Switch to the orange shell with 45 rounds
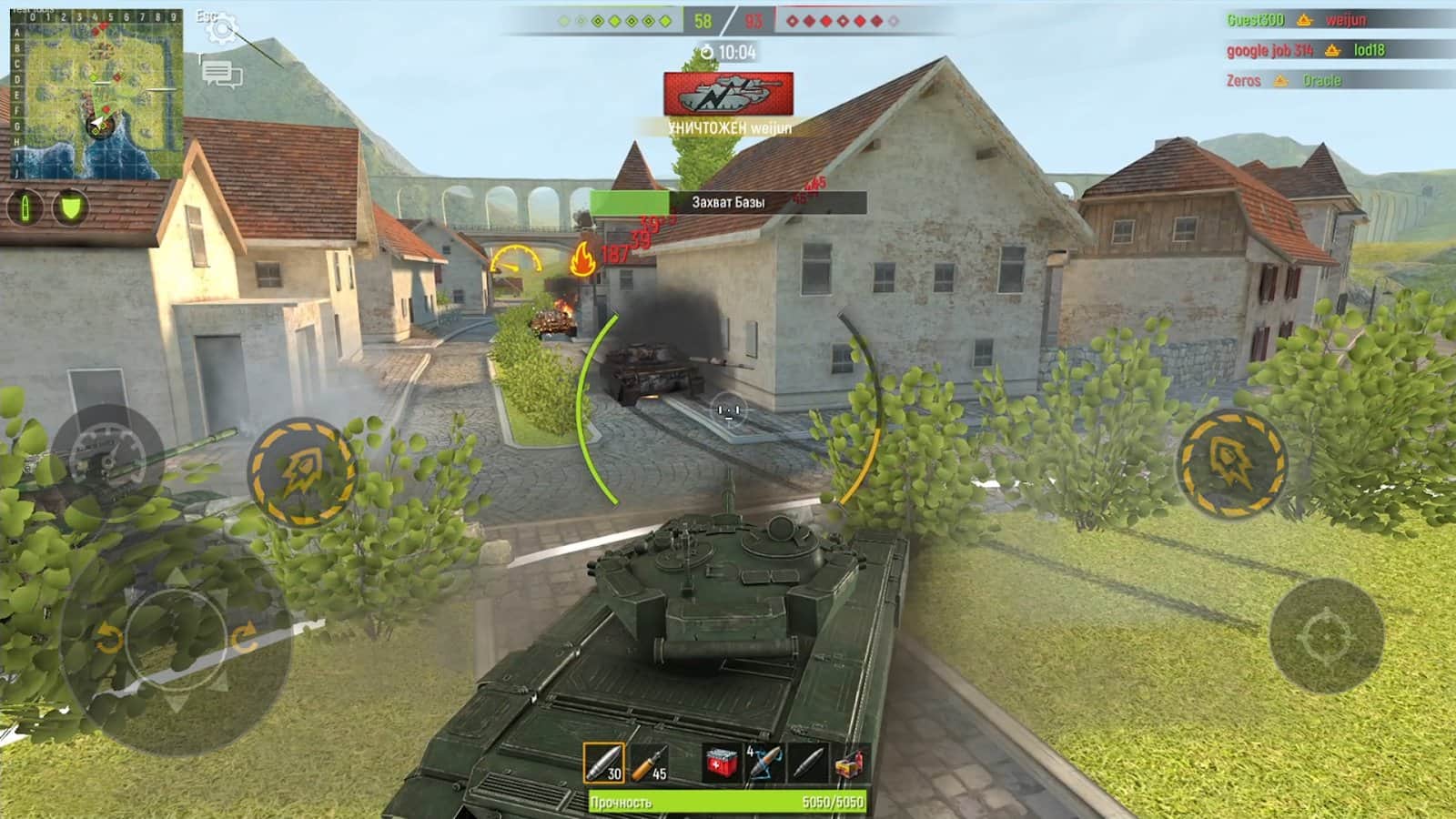Image resolution: width=1456 pixels, height=819 pixels. pyautogui.click(x=649, y=763)
